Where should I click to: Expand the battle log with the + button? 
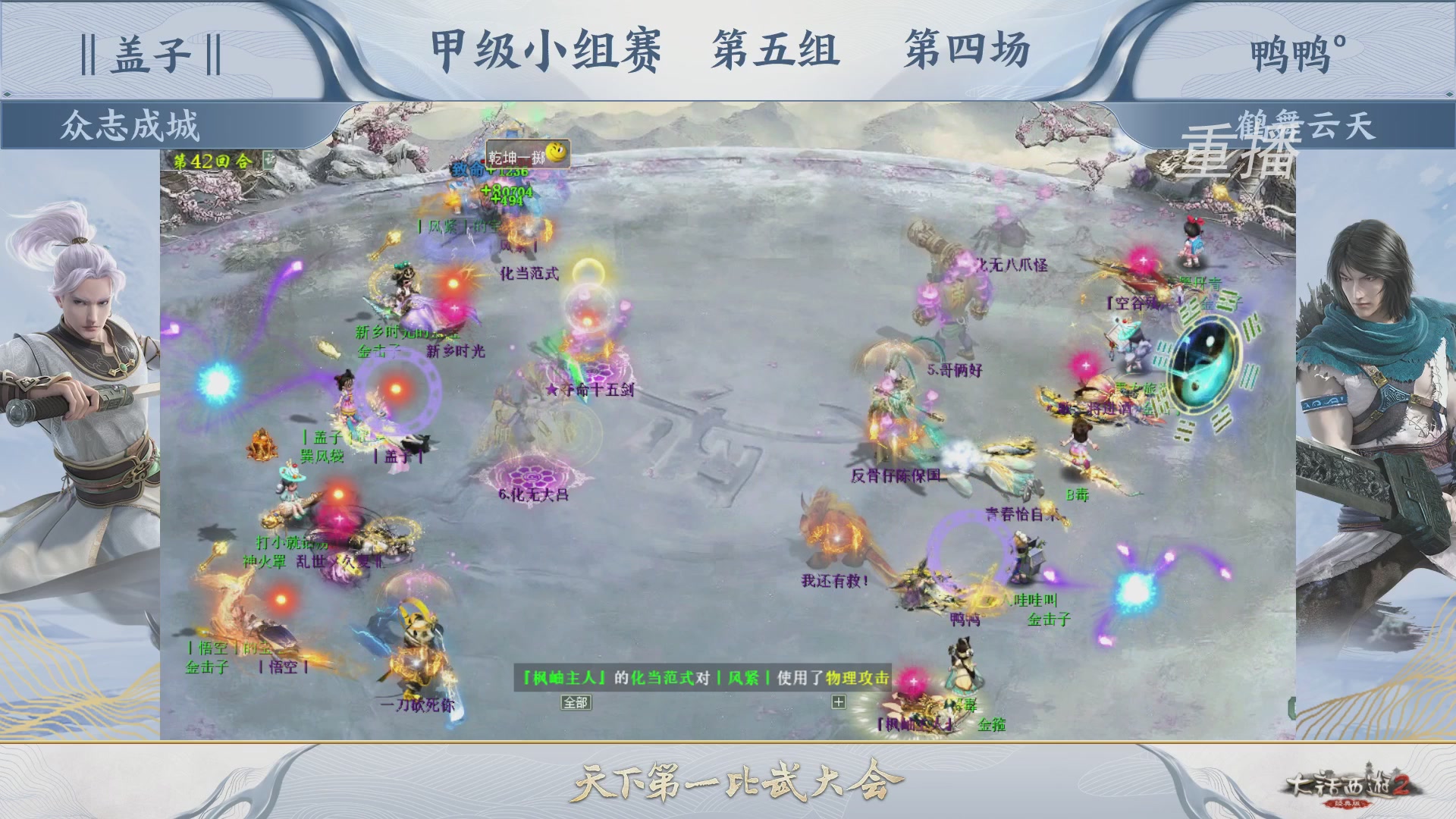coord(838,701)
